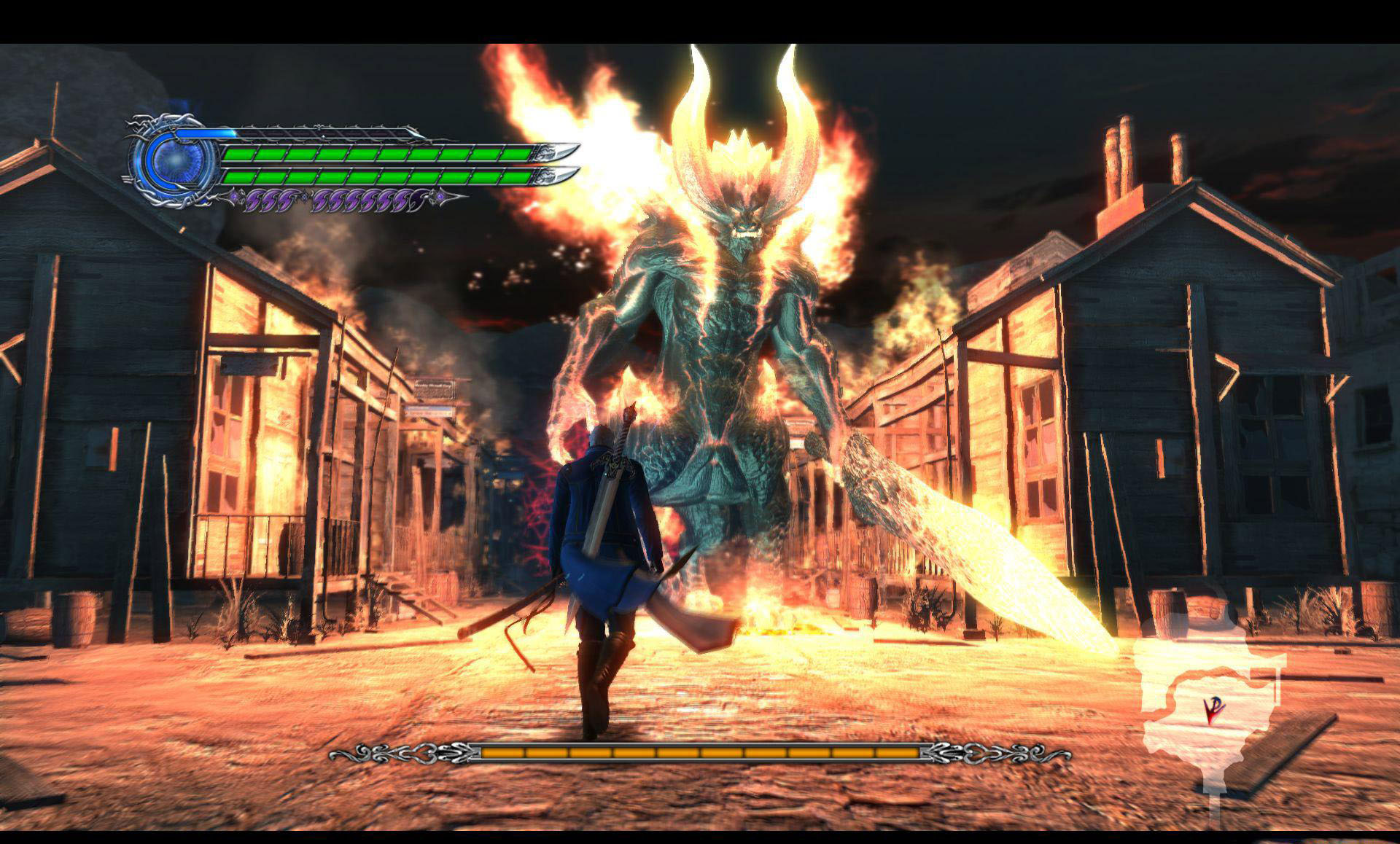Select the red player marker on the minimap
Image resolution: width=1400 pixels, height=844 pixels.
click(1210, 711)
